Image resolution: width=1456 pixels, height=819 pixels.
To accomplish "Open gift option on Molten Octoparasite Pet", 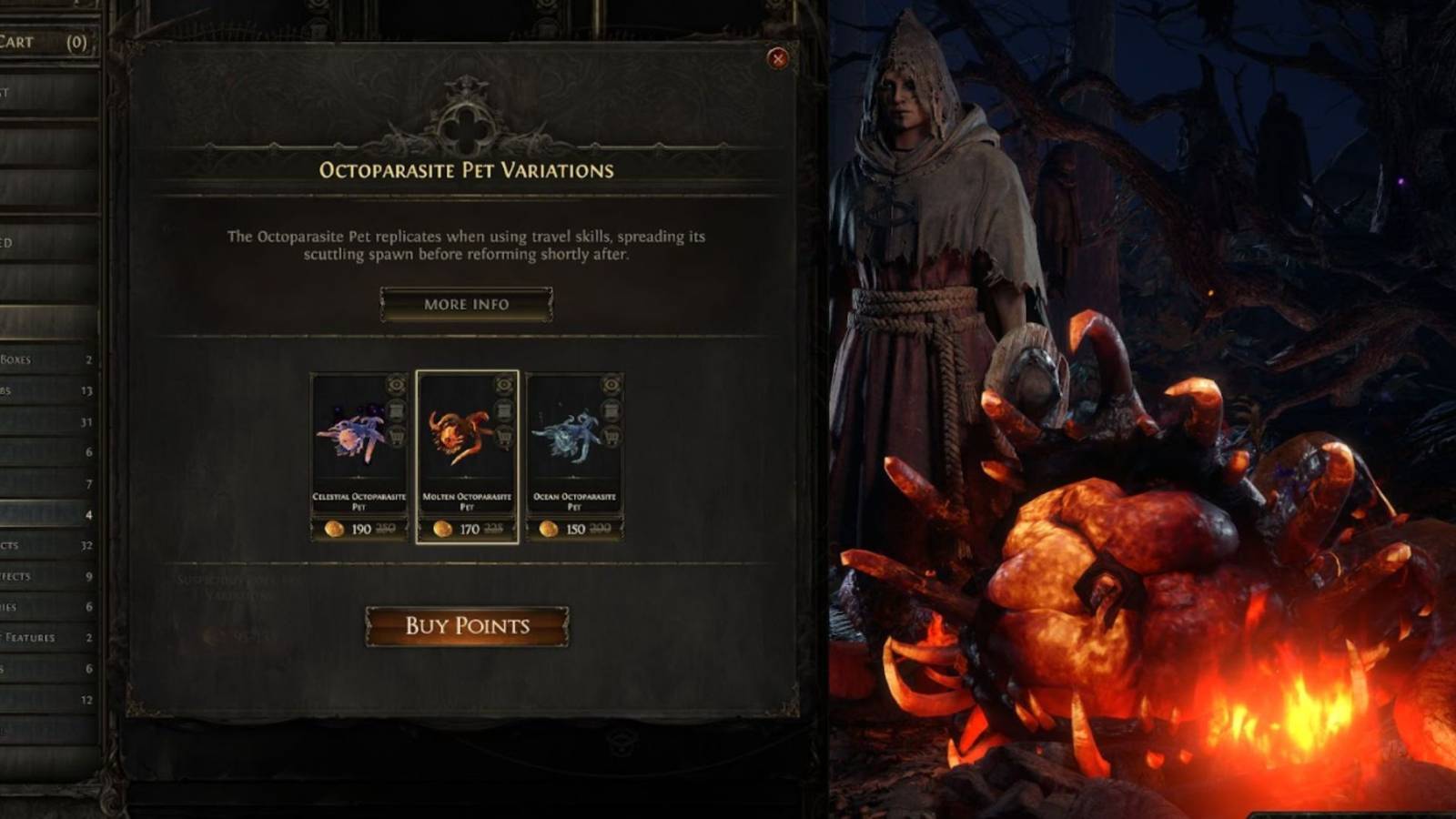I will pos(504,410).
